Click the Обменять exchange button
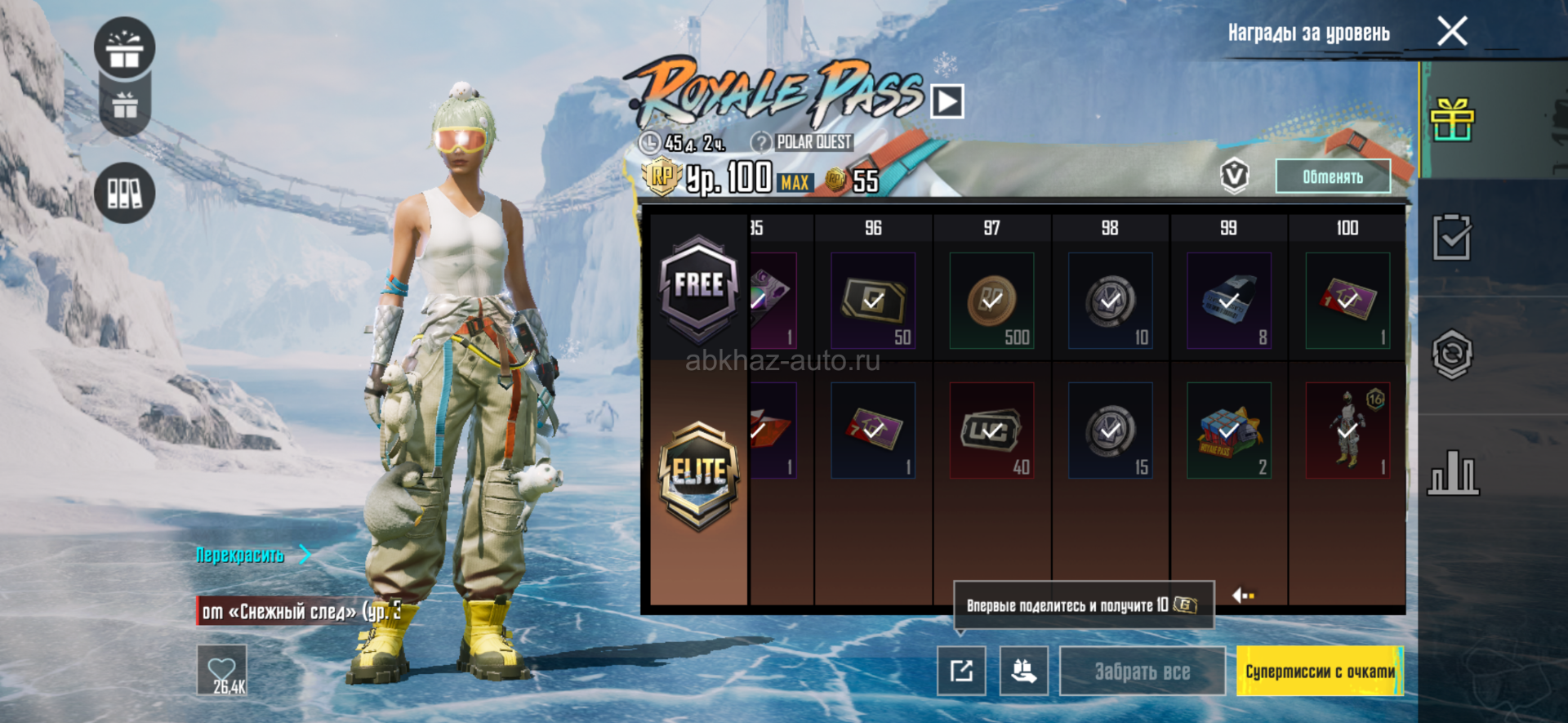1568x723 pixels. click(x=1333, y=176)
